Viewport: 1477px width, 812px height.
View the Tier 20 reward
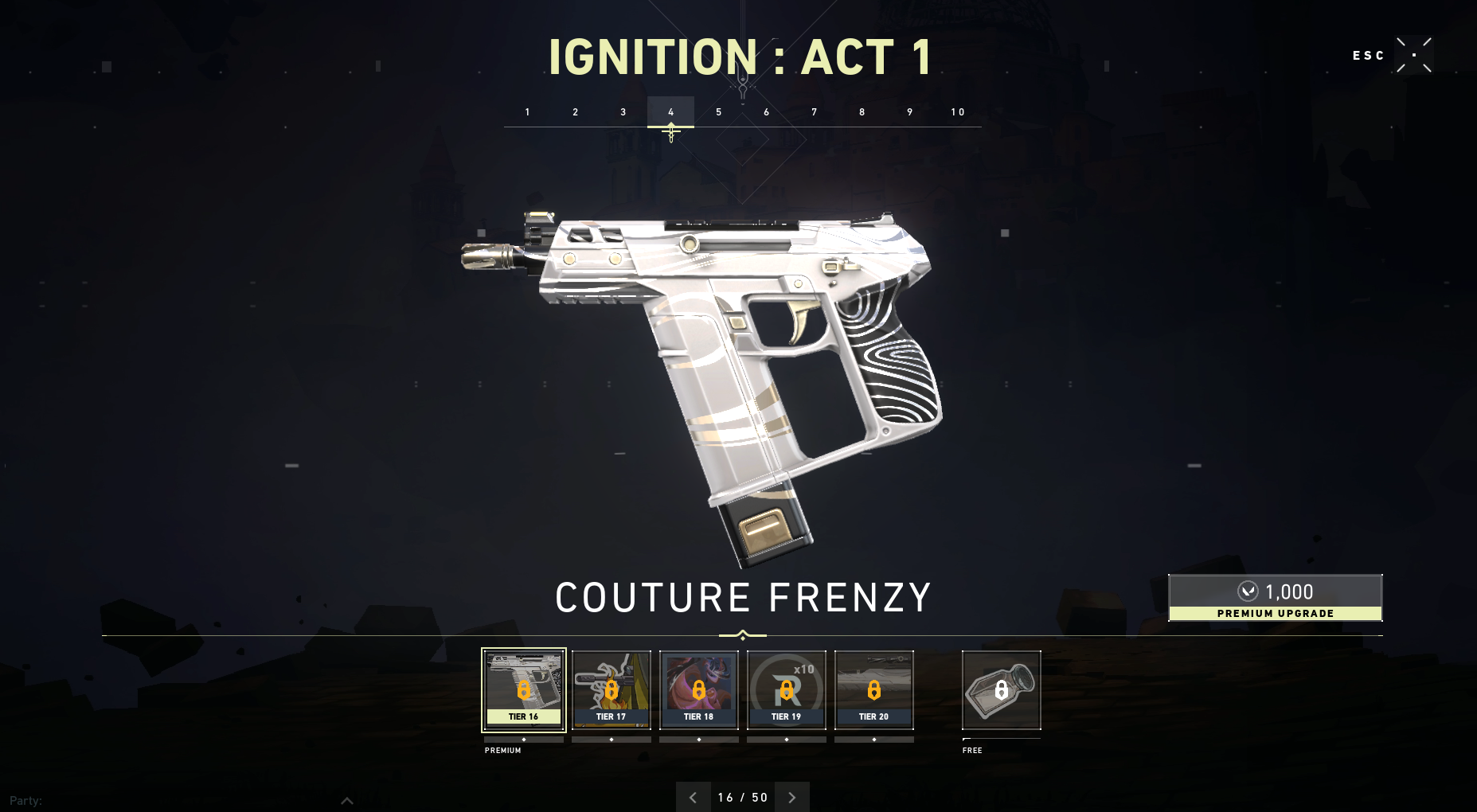click(874, 689)
